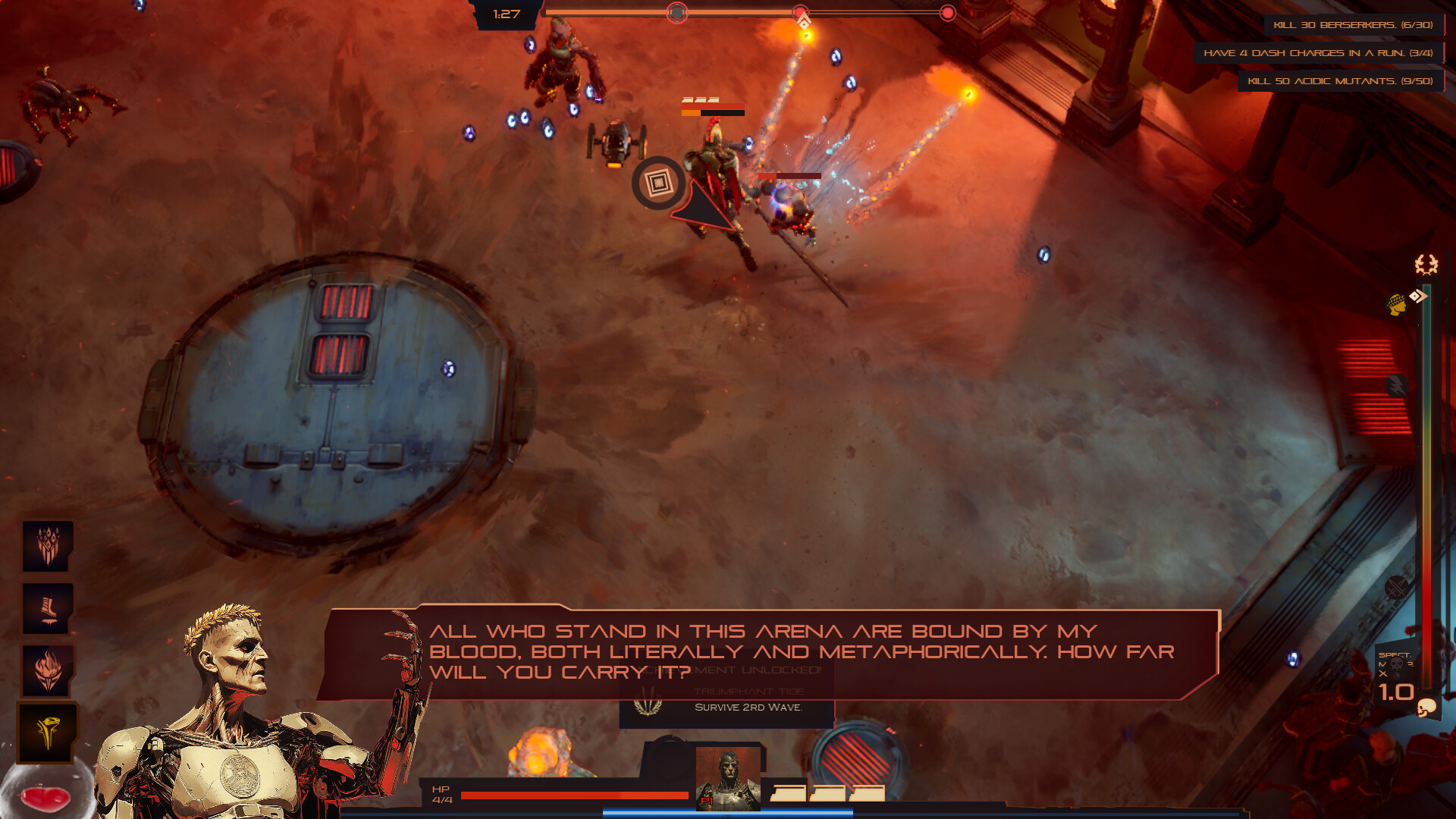Open the Survive 2nd Wave achievement popup

coord(726,708)
